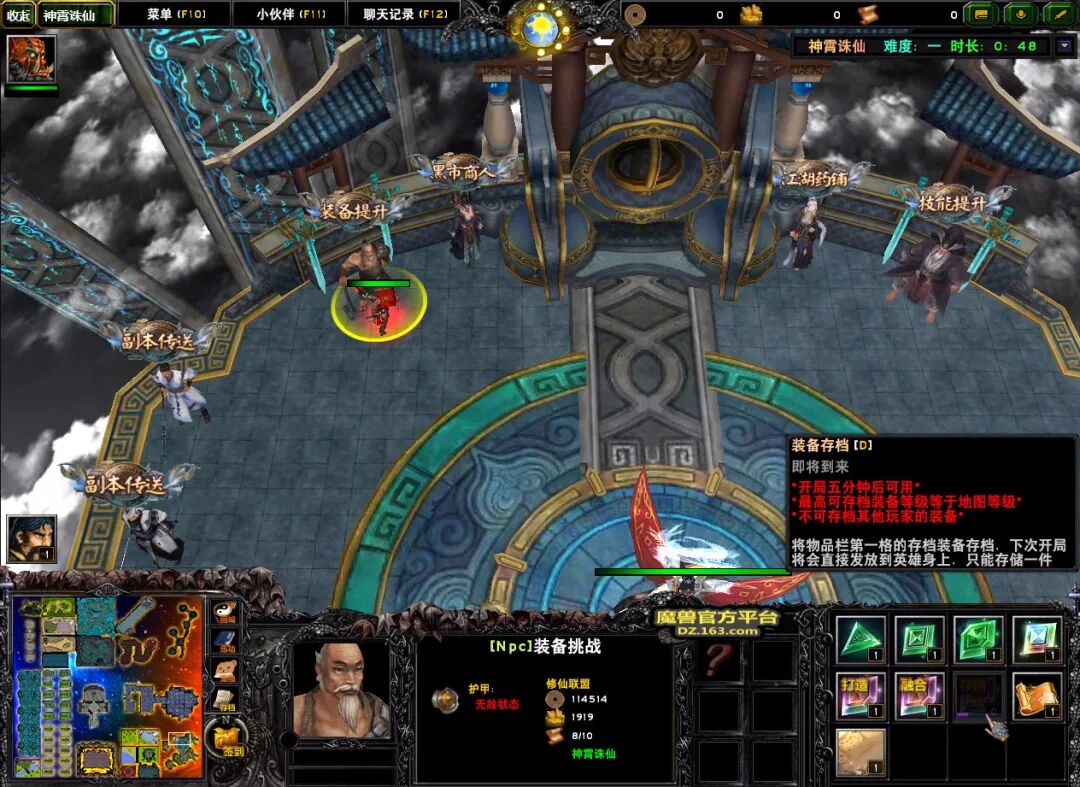Click the 回城 yin-yang button beside minimap
The image size is (1080, 787).
coord(226,612)
